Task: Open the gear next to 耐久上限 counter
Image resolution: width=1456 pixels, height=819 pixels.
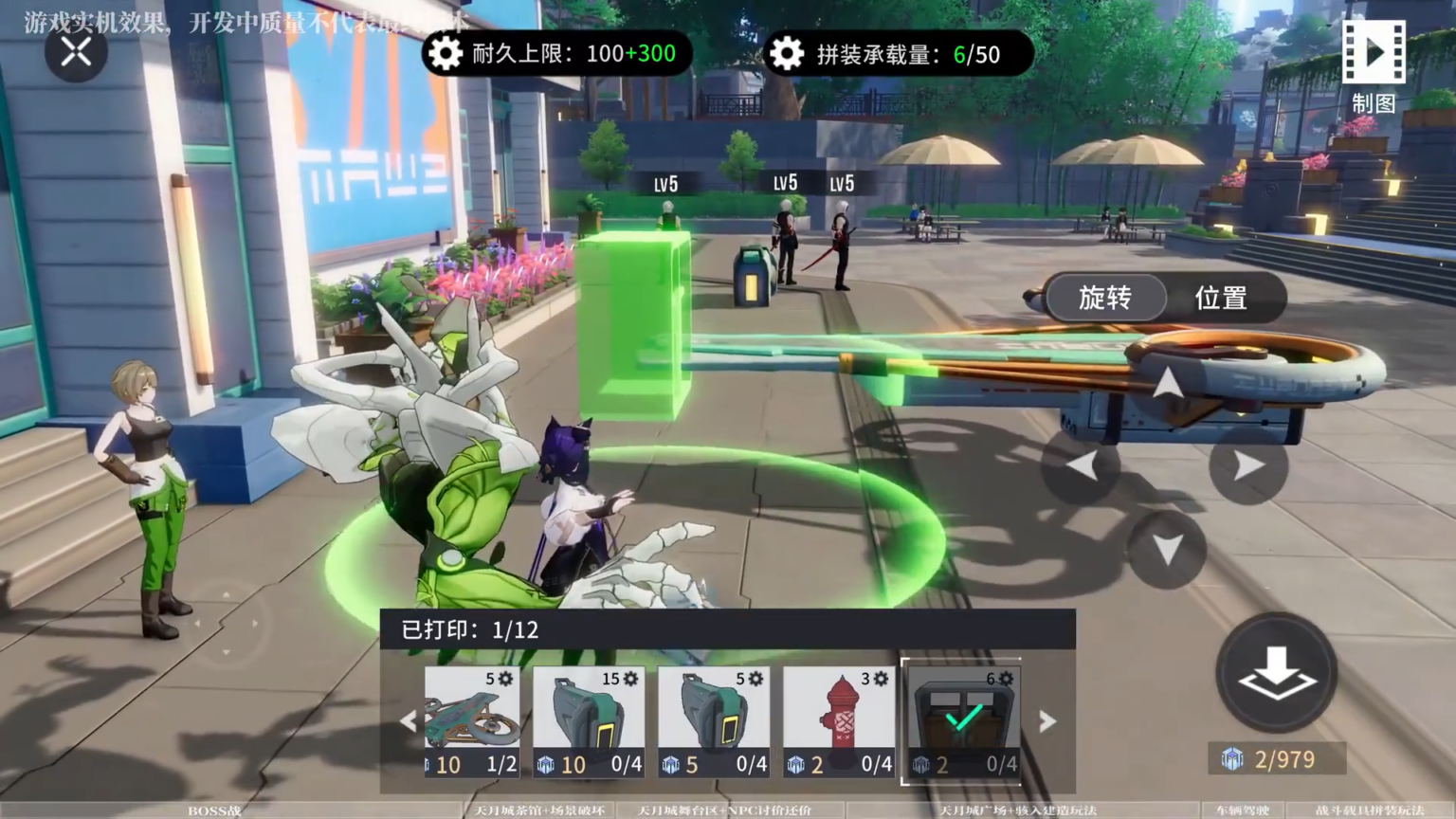Action: click(x=446, y=53)
